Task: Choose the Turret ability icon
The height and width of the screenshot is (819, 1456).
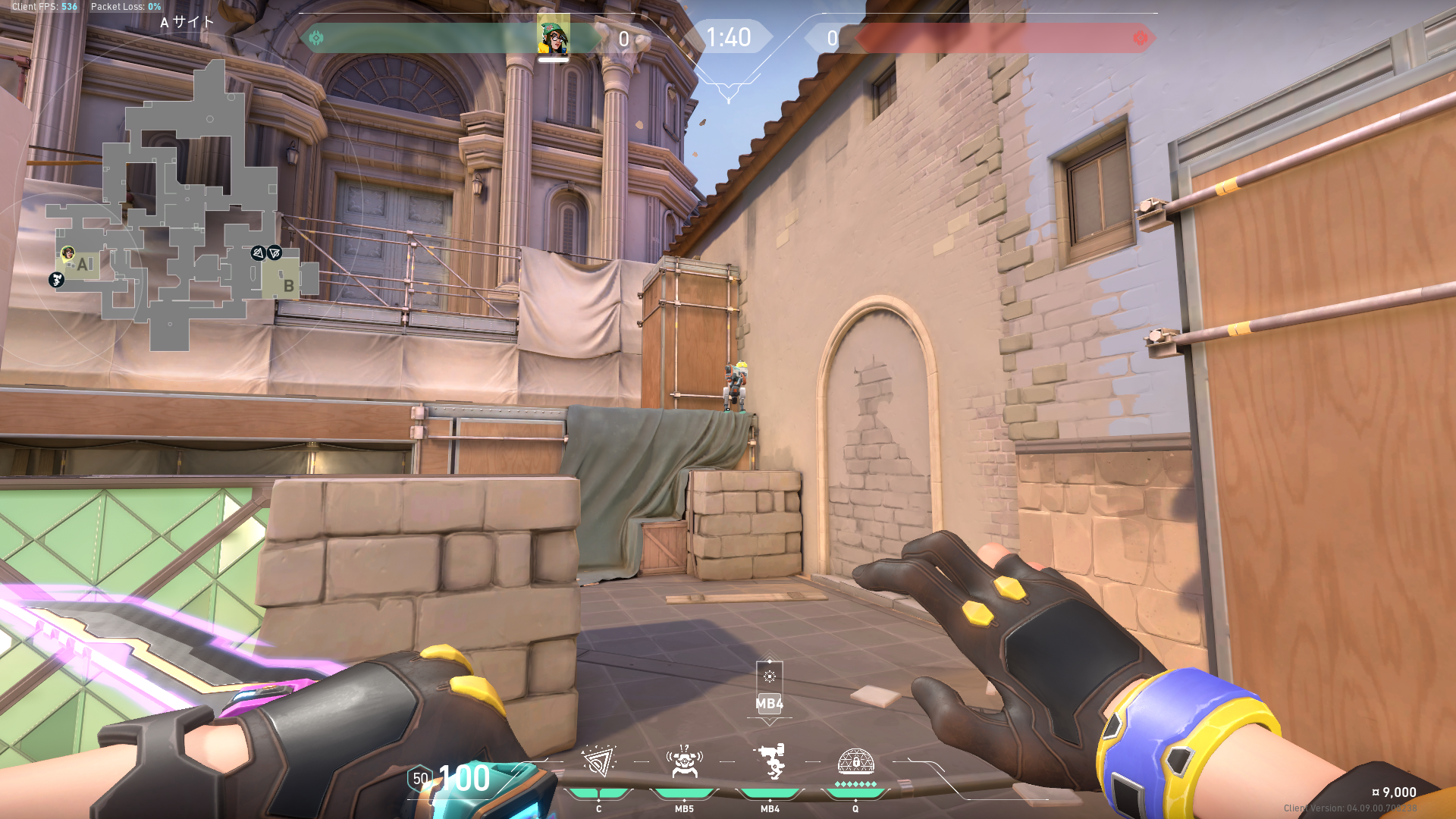Action: tap(770, 761)
